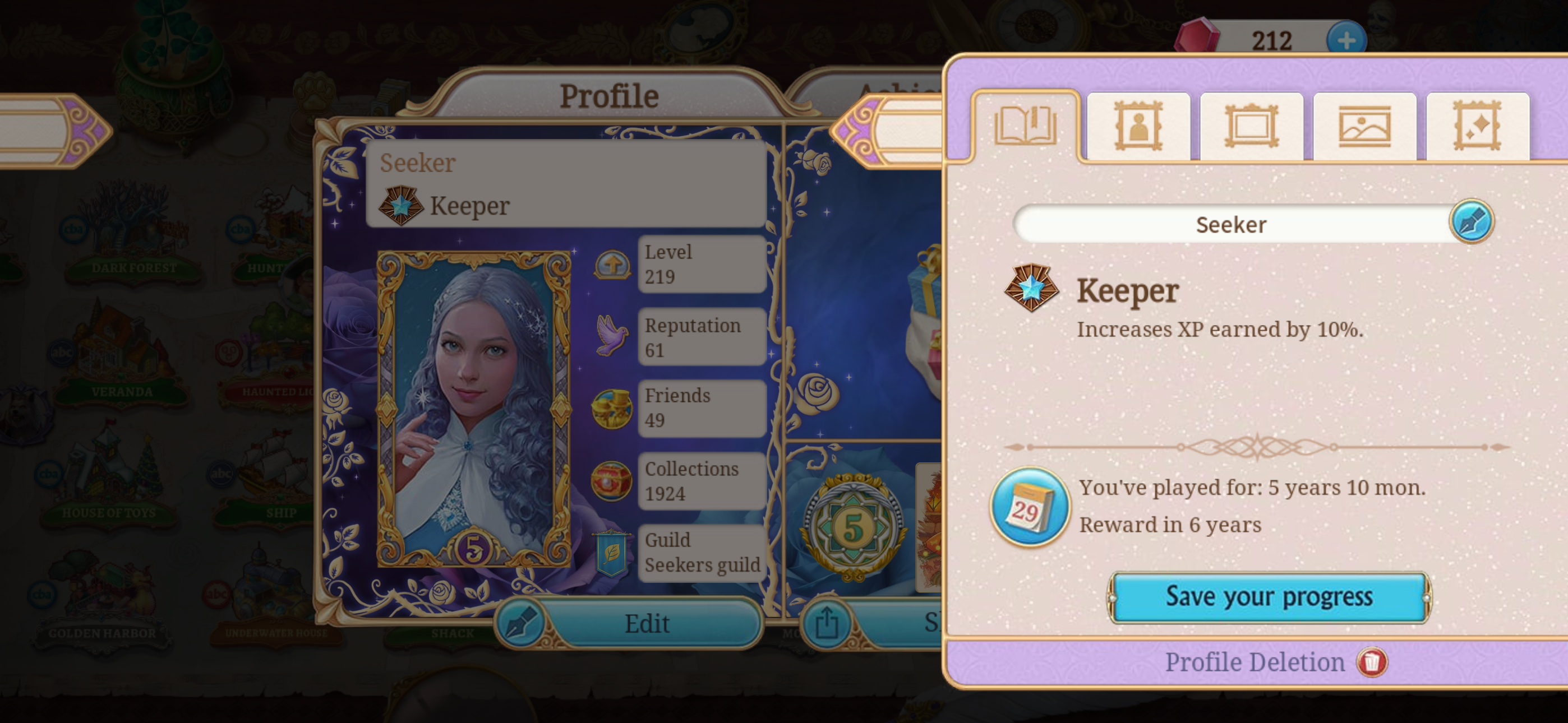Click the Save your progress button
Screen dimensions: 1568x723
(1269, 597)
